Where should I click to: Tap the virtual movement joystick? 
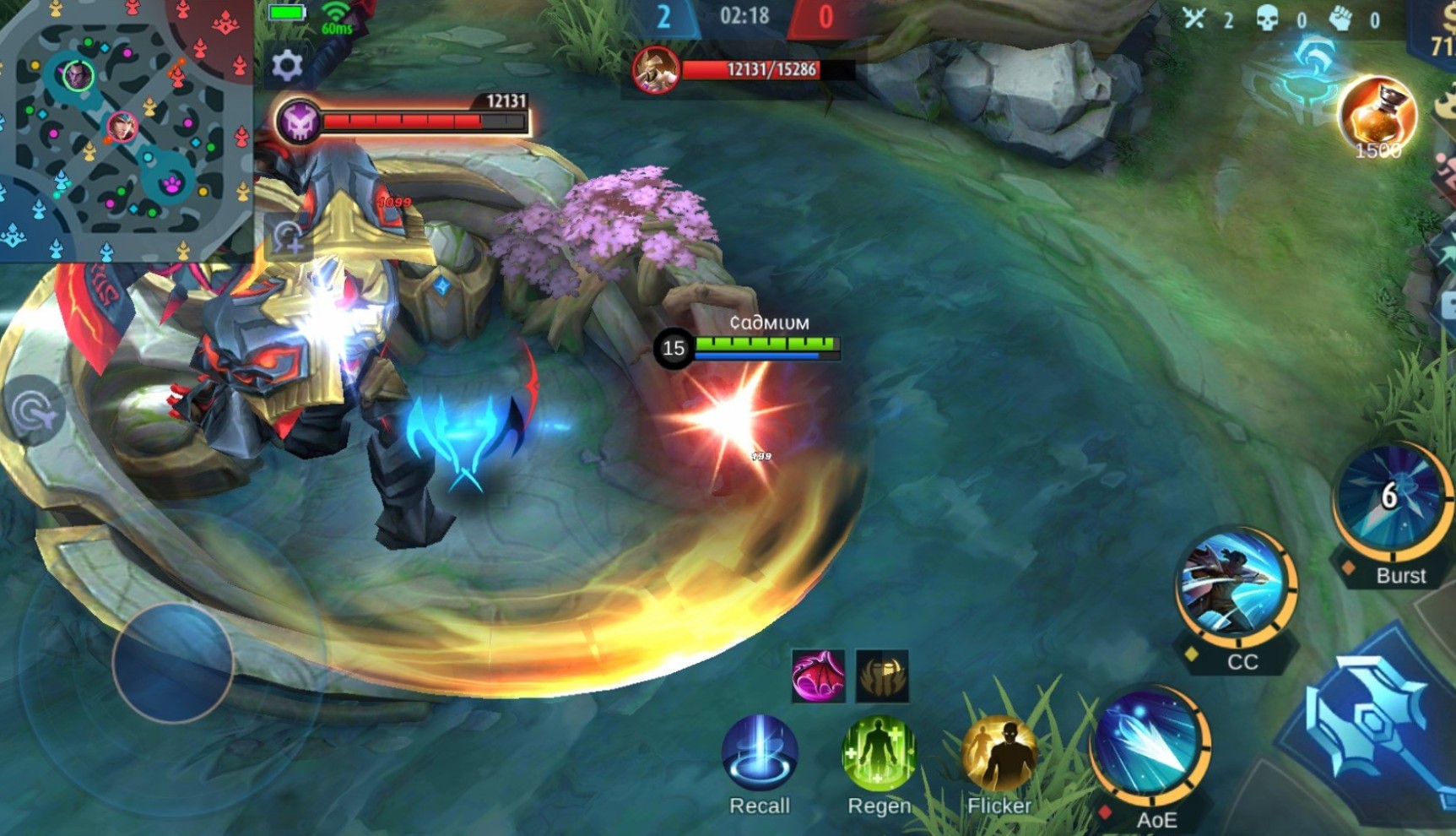pyautogui.click(x=173, y=662)
